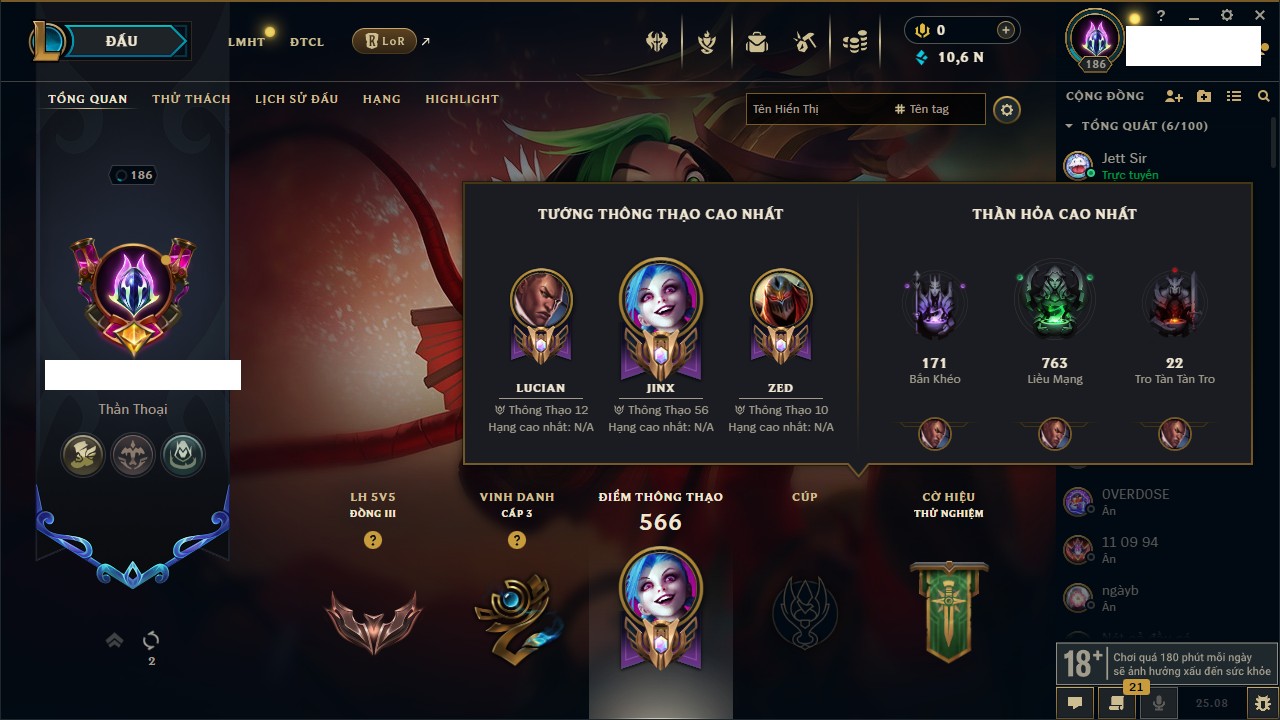Open the LỊCH SỬ ĐẤU tab
This screenshot has height=720, width=1280.
(x=296, y=99)
